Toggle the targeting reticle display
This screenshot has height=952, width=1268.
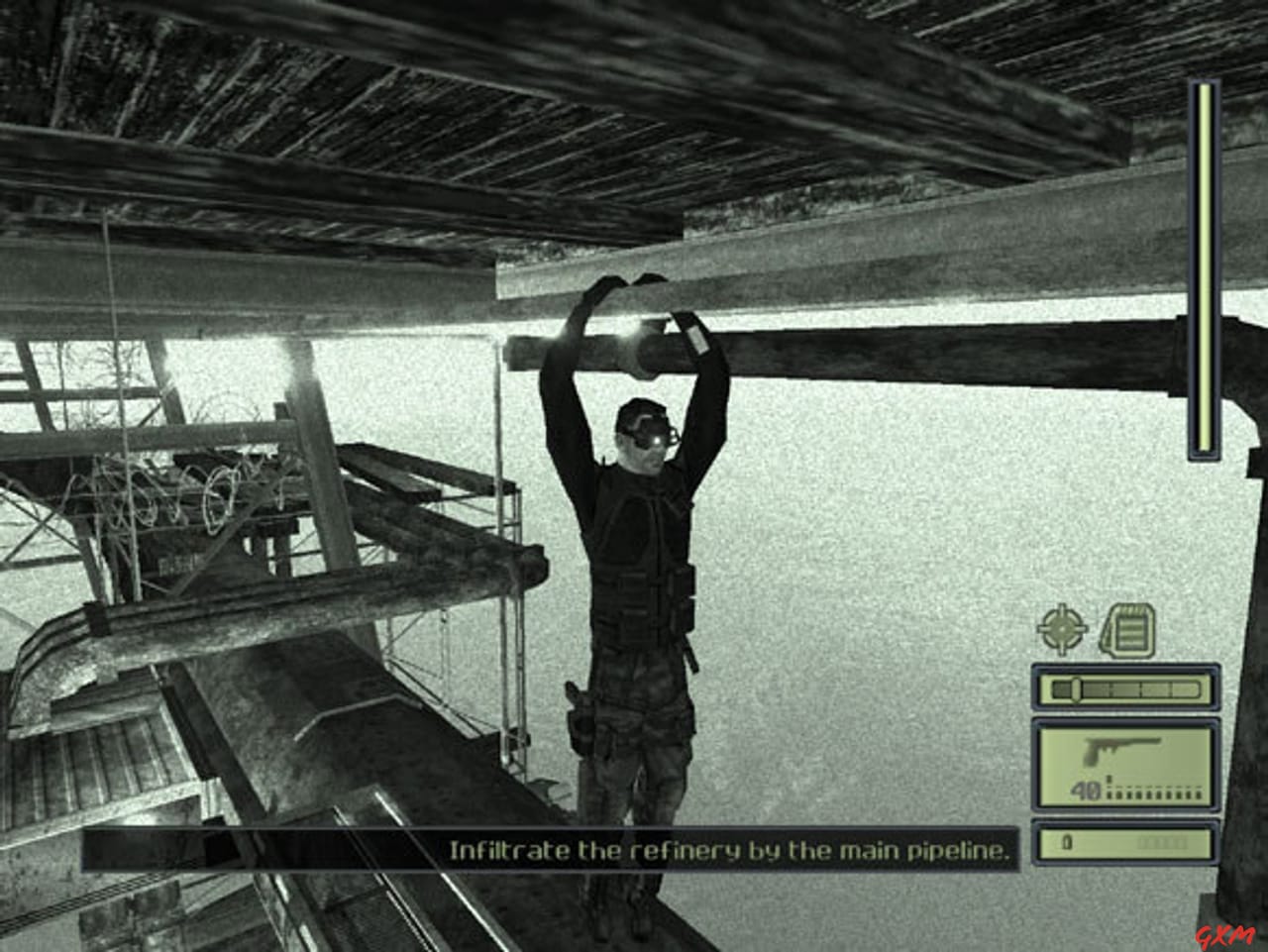pos(1061,628)
